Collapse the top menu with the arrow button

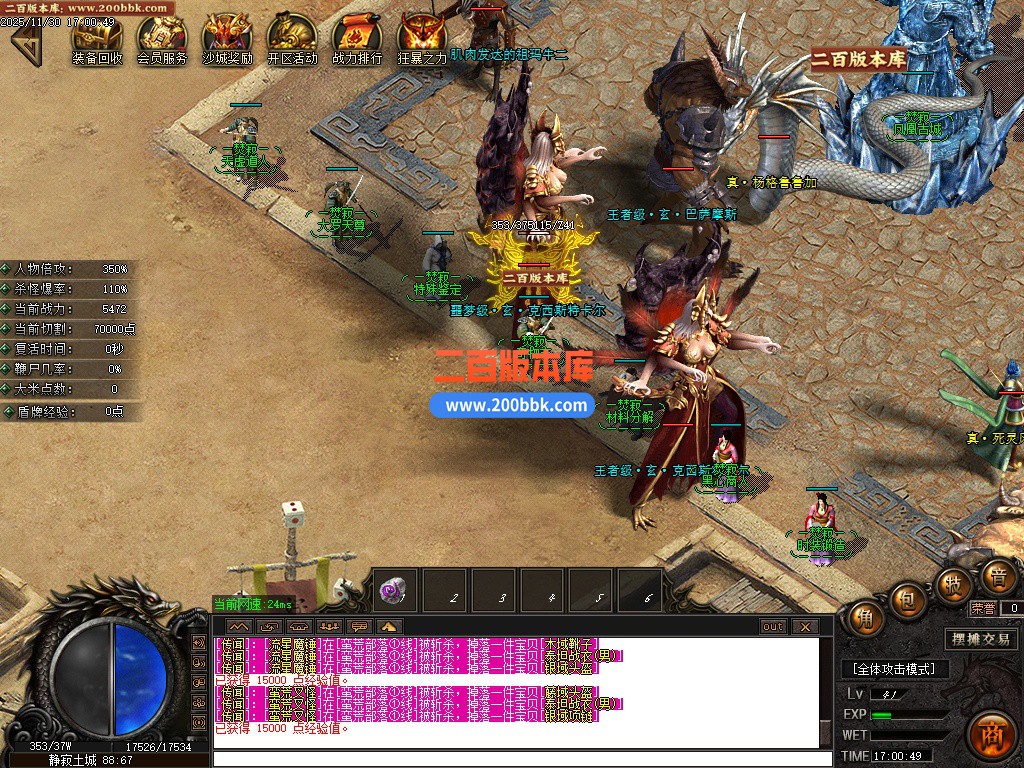click(x=26, y=40)
